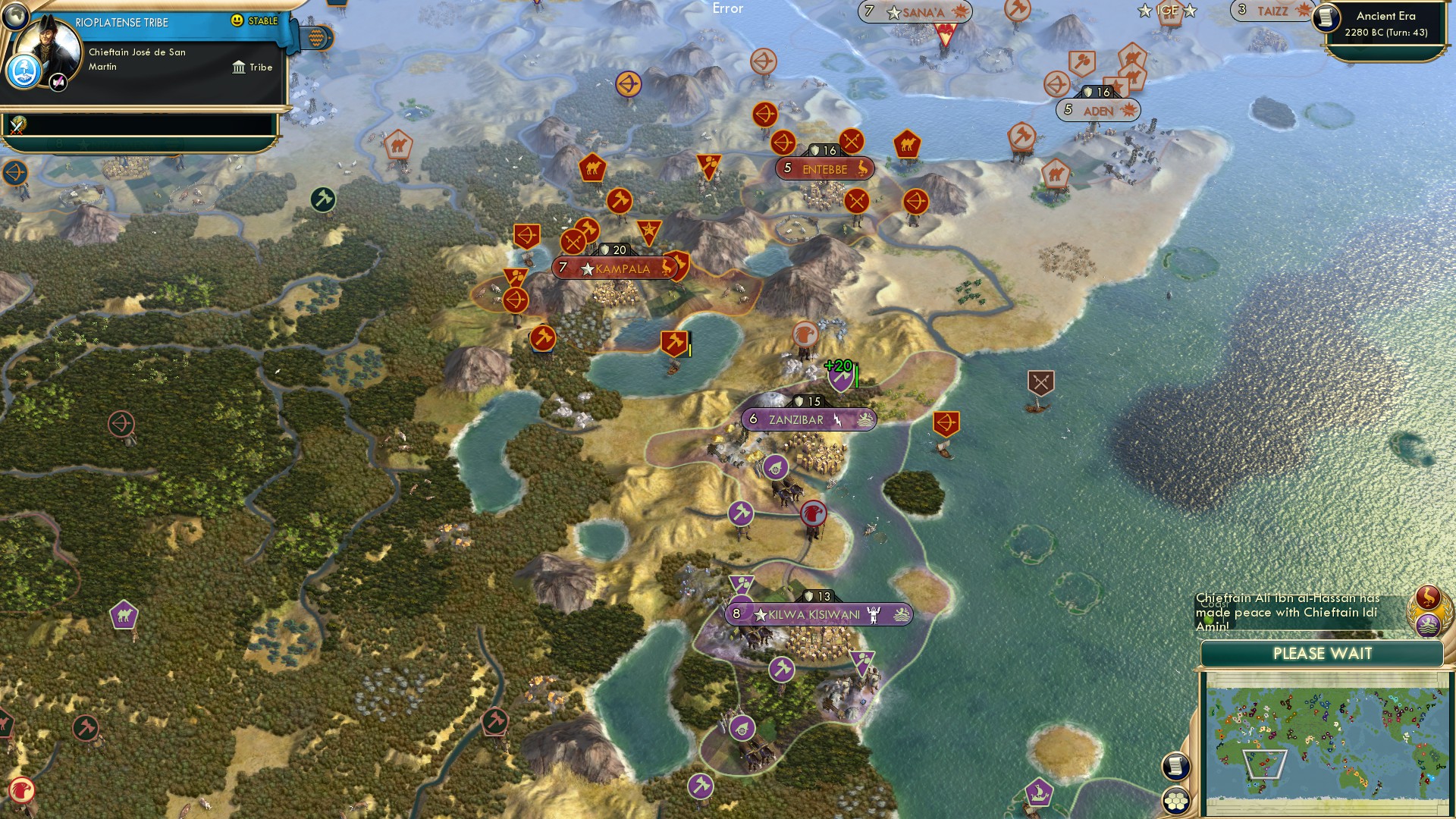Select the archer unit flag east of Zanzibar
Image resolution: width=1456 pixels, height=819 pixels.
(x=947, y=422)
